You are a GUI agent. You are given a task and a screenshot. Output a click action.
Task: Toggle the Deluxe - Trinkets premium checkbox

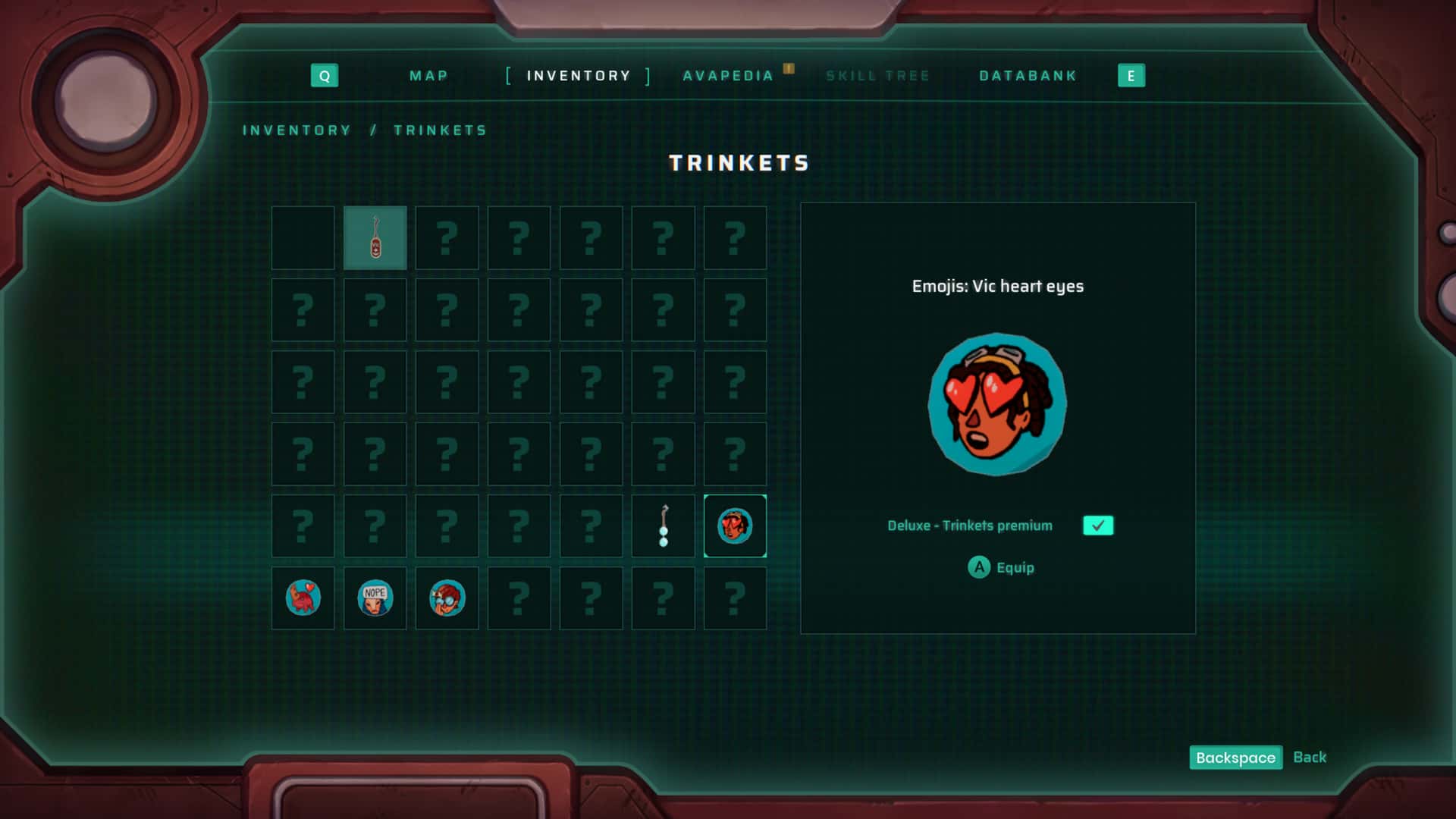[1098, 525]
